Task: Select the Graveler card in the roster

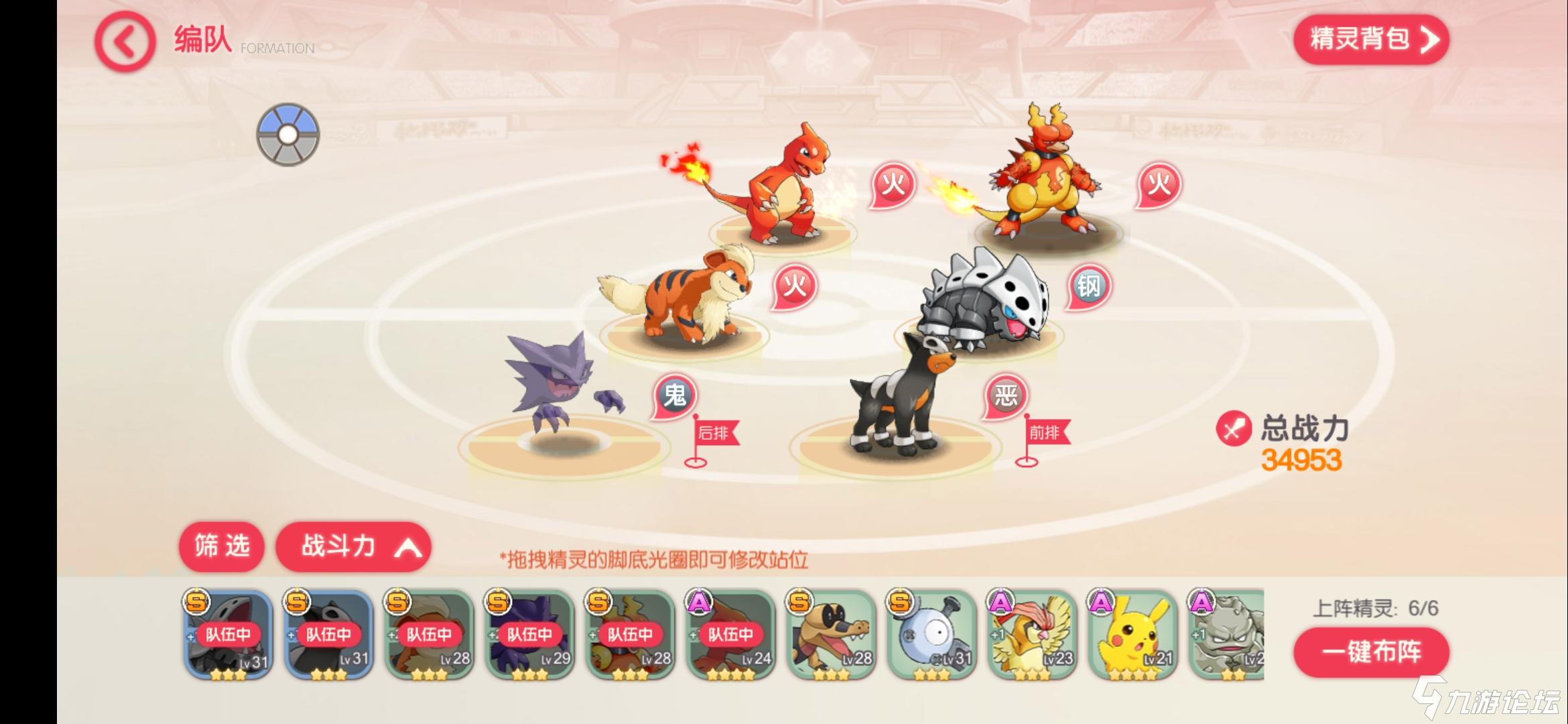Action: (1226, 635)
